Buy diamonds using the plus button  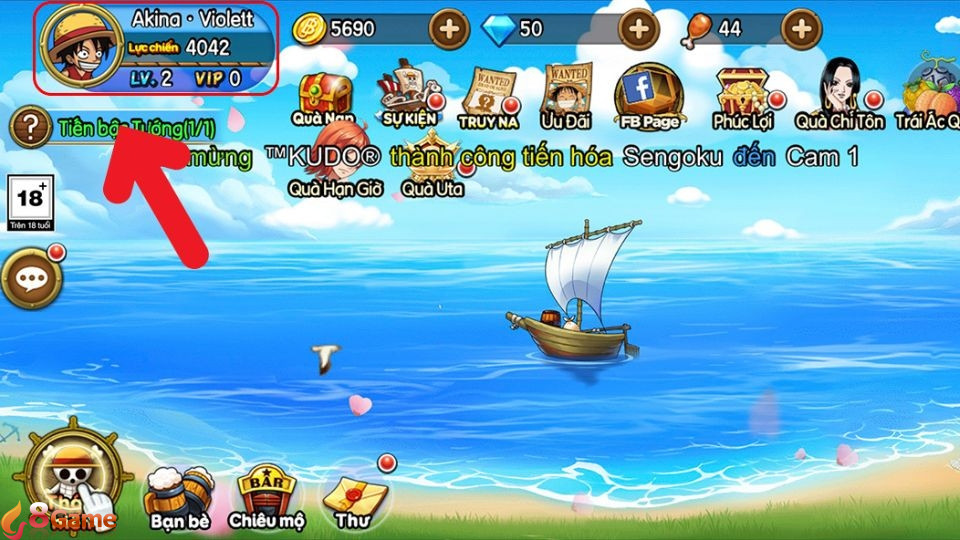tap(639, 28)
